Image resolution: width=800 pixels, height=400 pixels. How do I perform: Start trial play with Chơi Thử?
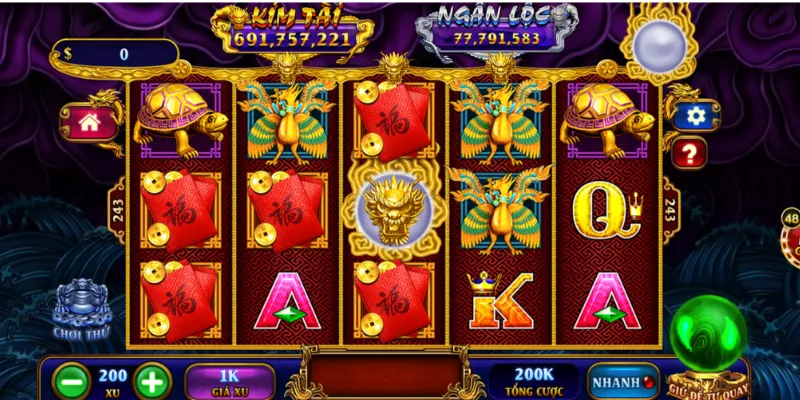point(82,312)
